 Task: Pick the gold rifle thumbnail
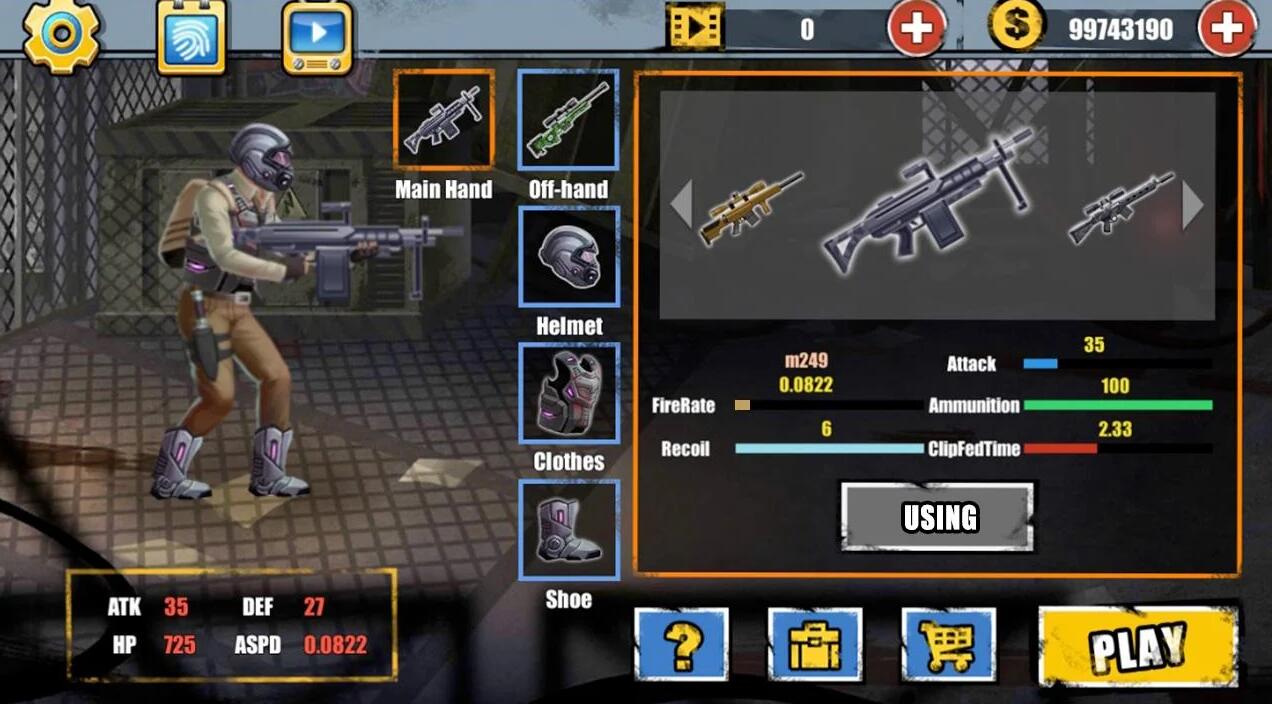pyautogui.click(x=750, y=208)
